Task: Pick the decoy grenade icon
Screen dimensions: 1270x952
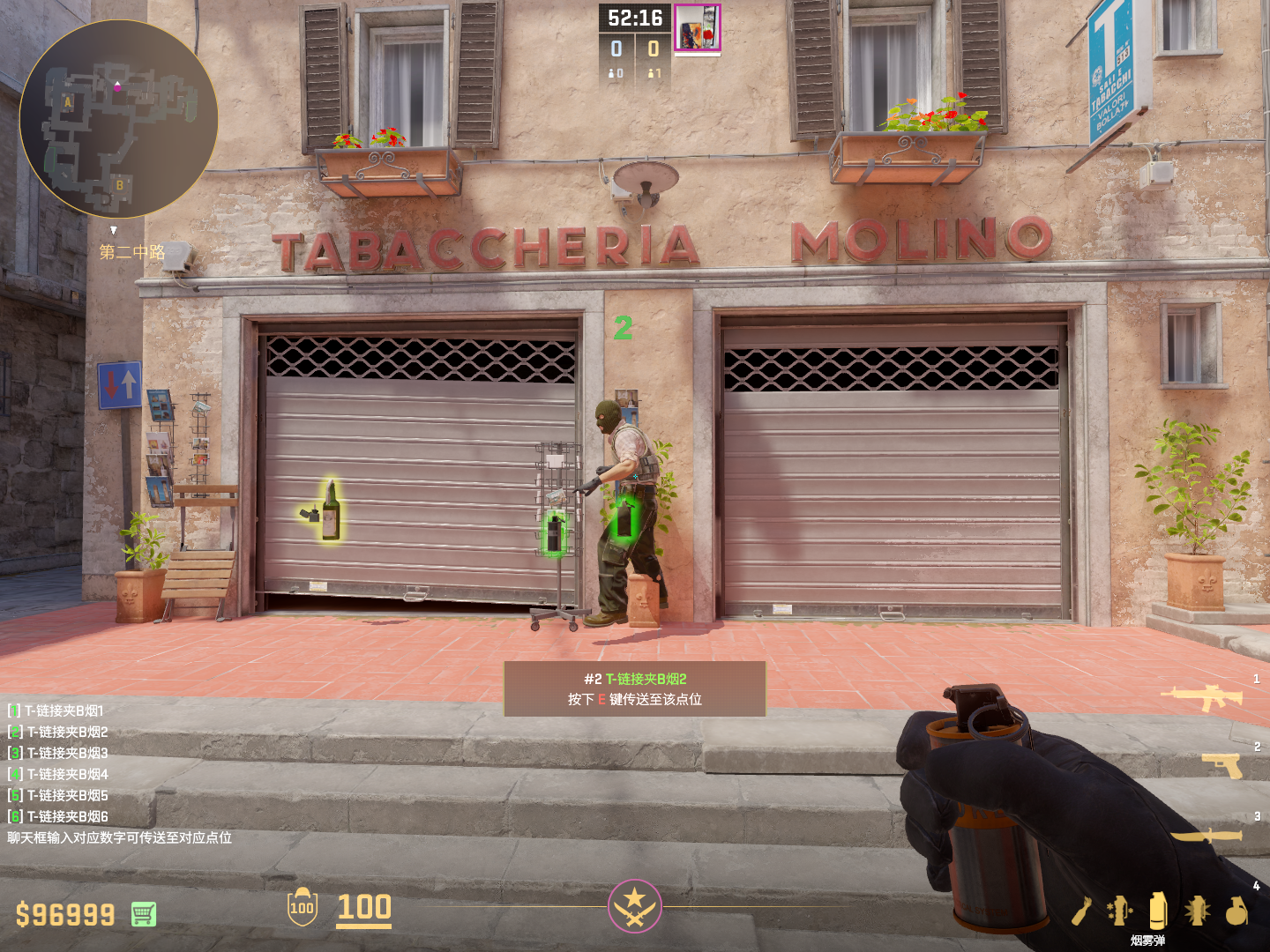Action: 1119,911
